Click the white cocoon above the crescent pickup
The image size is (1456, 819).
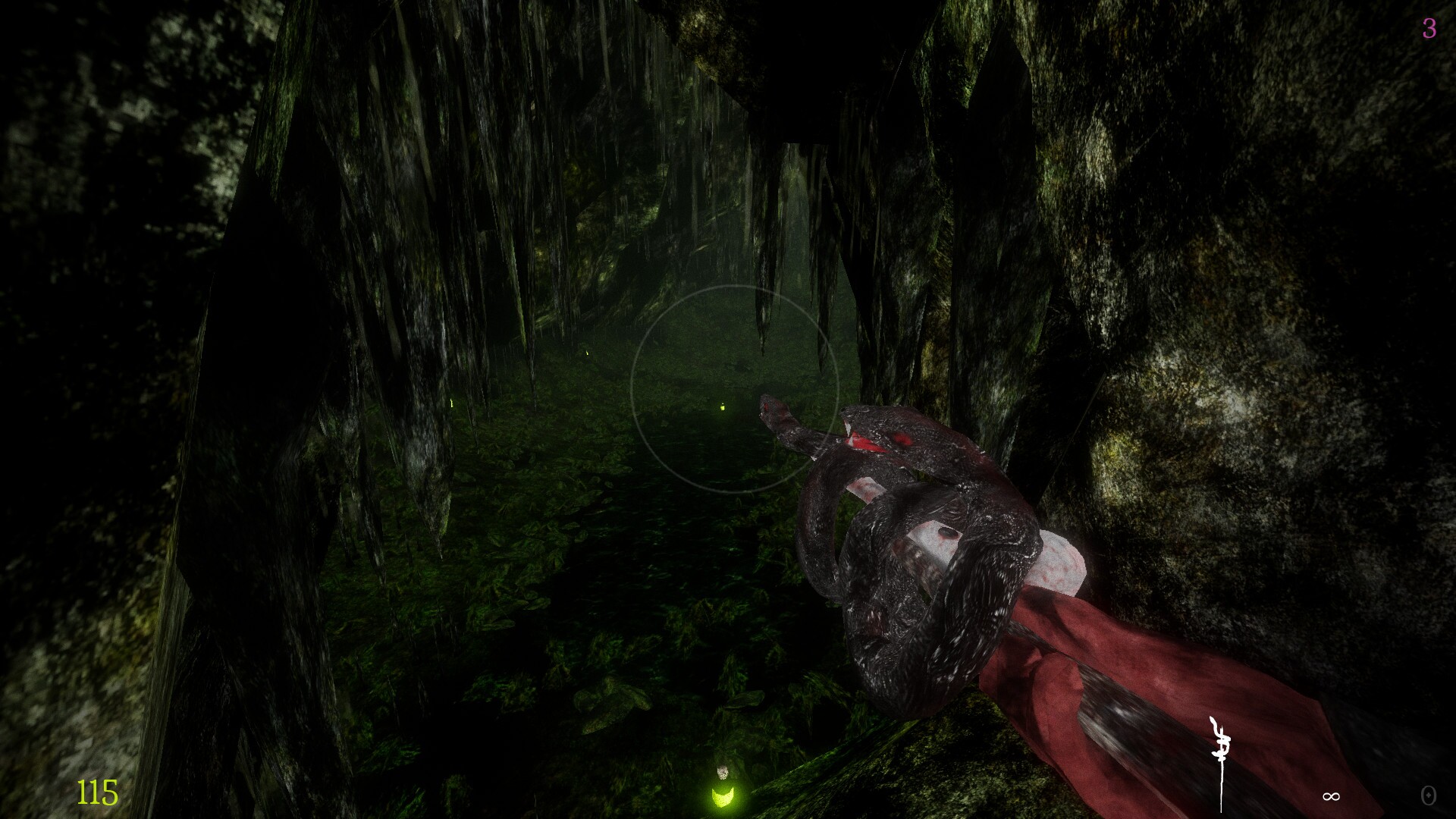(723, 772)
